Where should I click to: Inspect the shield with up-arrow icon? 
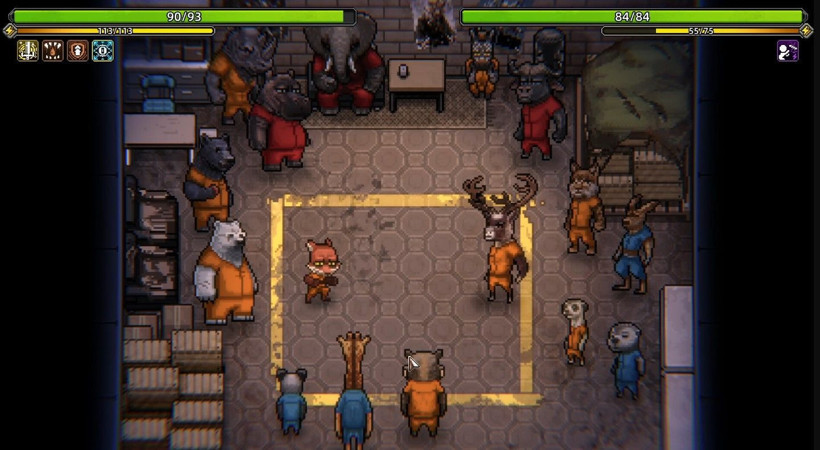coord(78,51)
